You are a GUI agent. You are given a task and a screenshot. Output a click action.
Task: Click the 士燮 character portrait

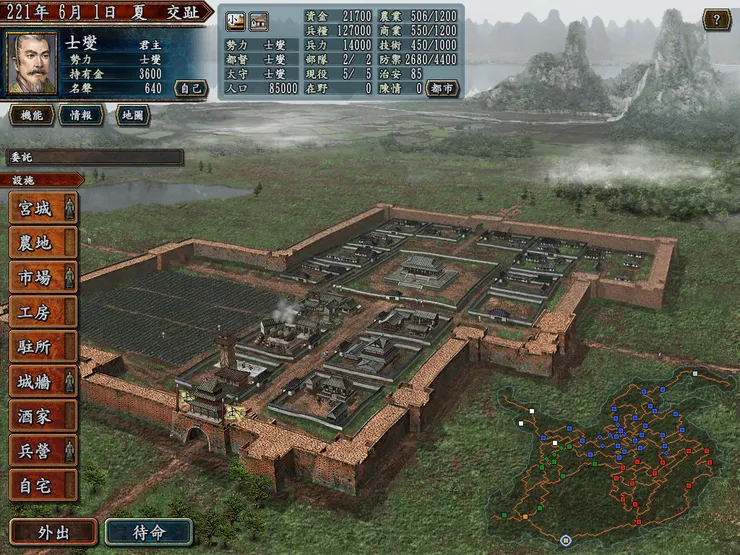coord(32,63)
